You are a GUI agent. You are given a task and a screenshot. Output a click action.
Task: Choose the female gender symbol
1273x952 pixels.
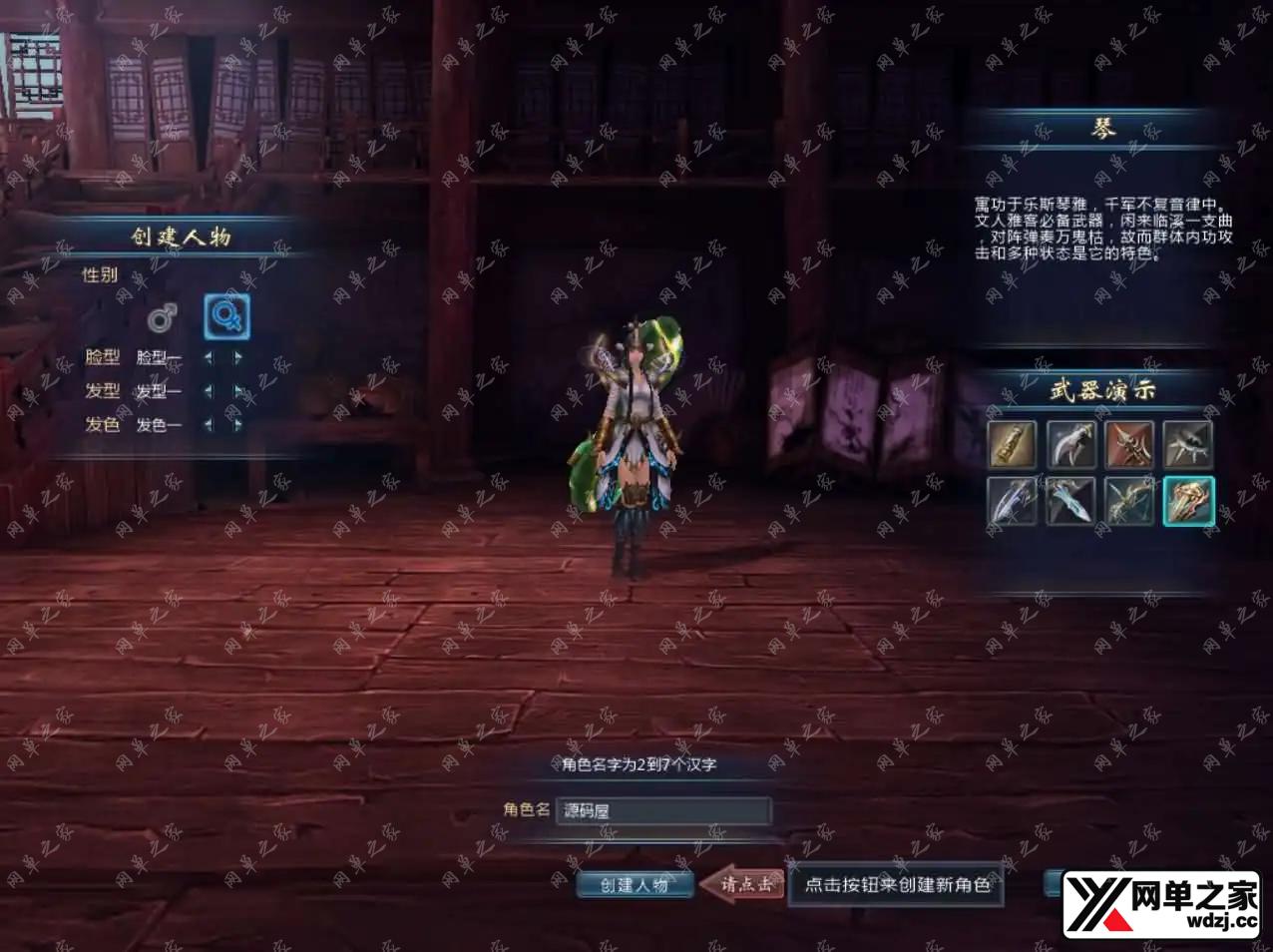coord(226,317)
